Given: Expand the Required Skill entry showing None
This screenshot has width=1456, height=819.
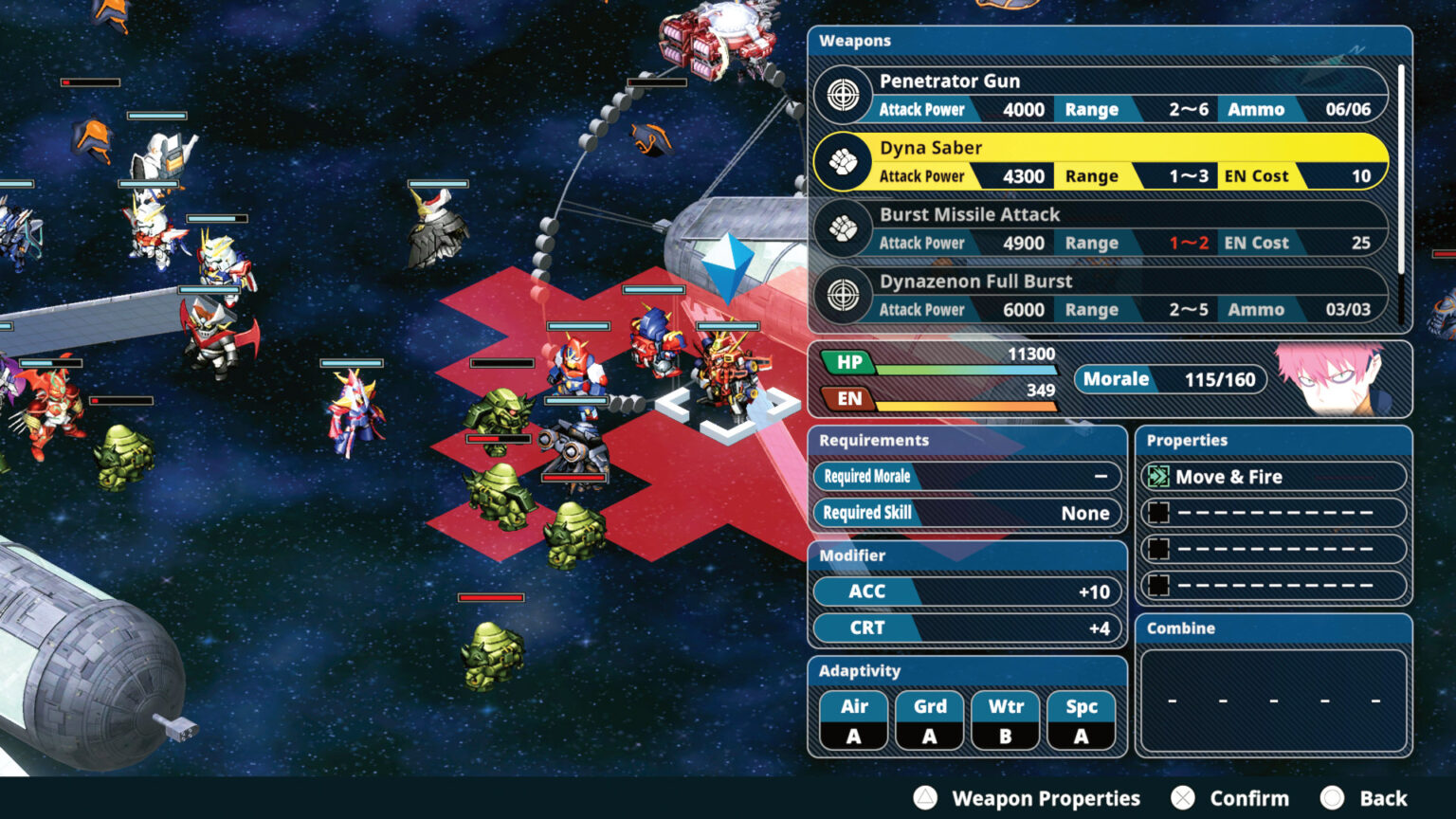Looking at the screenshot, I should click(966, 512).
